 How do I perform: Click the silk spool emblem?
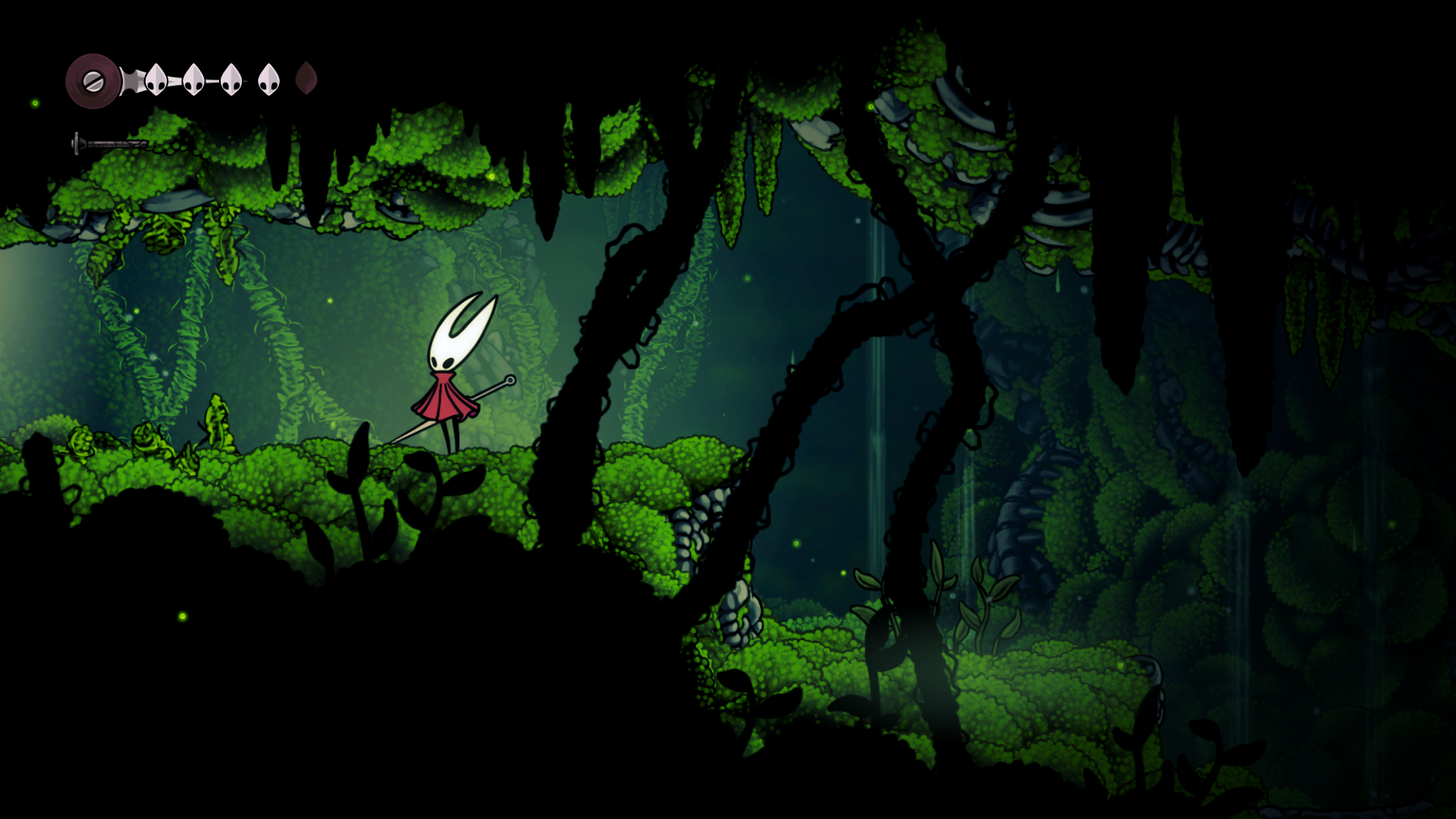[x=93, y=81]
